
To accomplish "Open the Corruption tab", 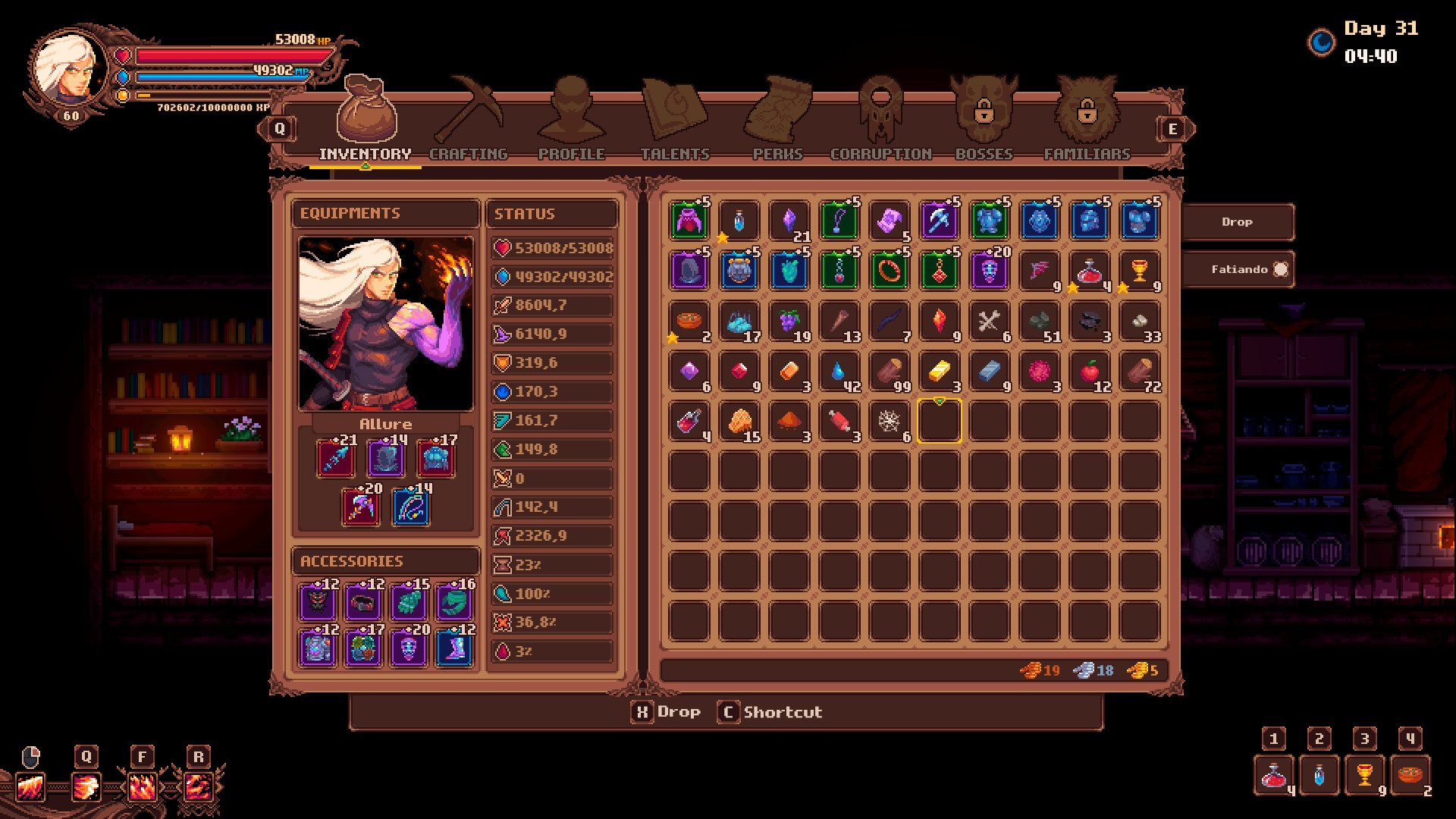I will (880, 121).
